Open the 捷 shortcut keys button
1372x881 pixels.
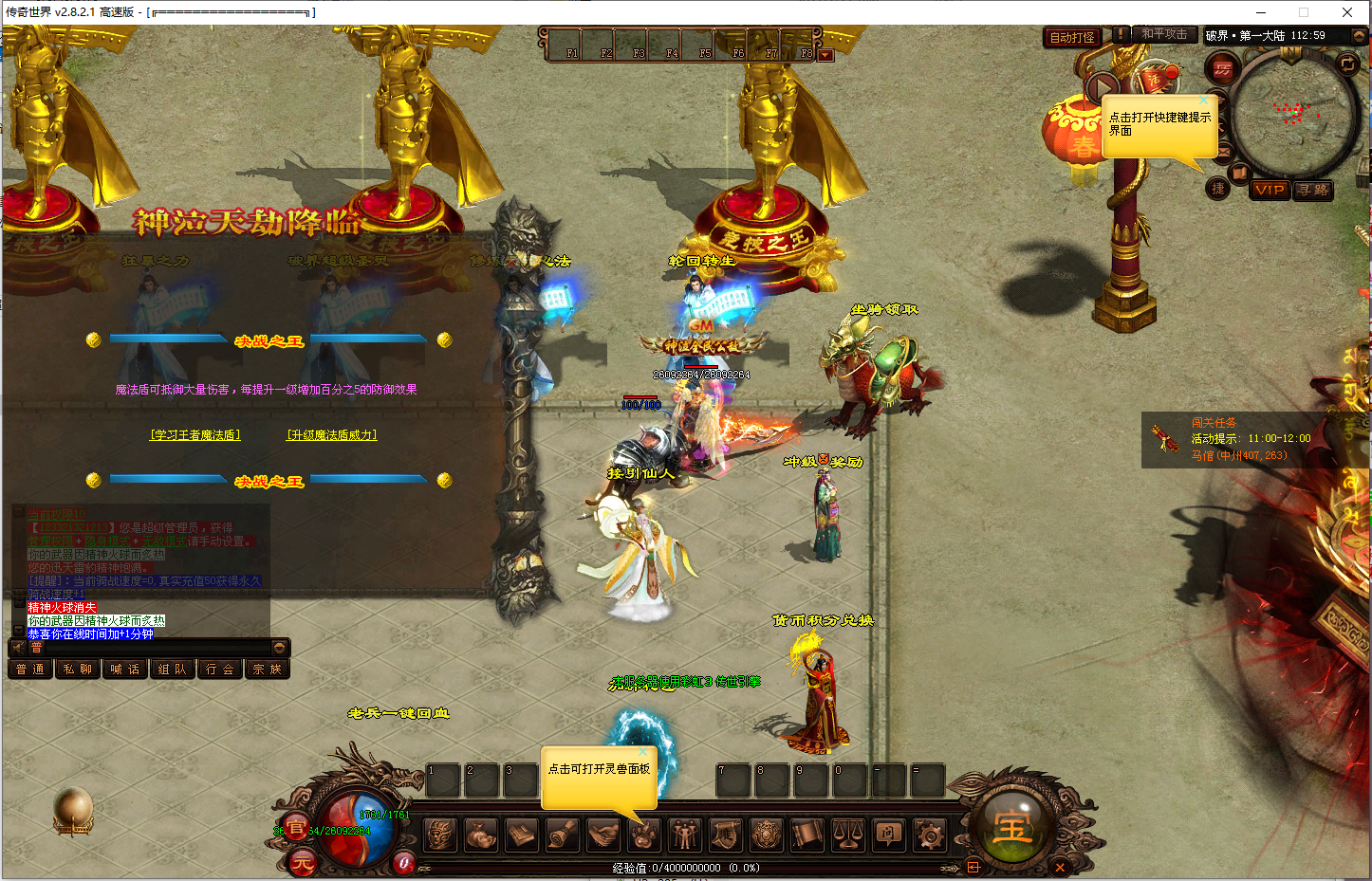[1217, 189]
